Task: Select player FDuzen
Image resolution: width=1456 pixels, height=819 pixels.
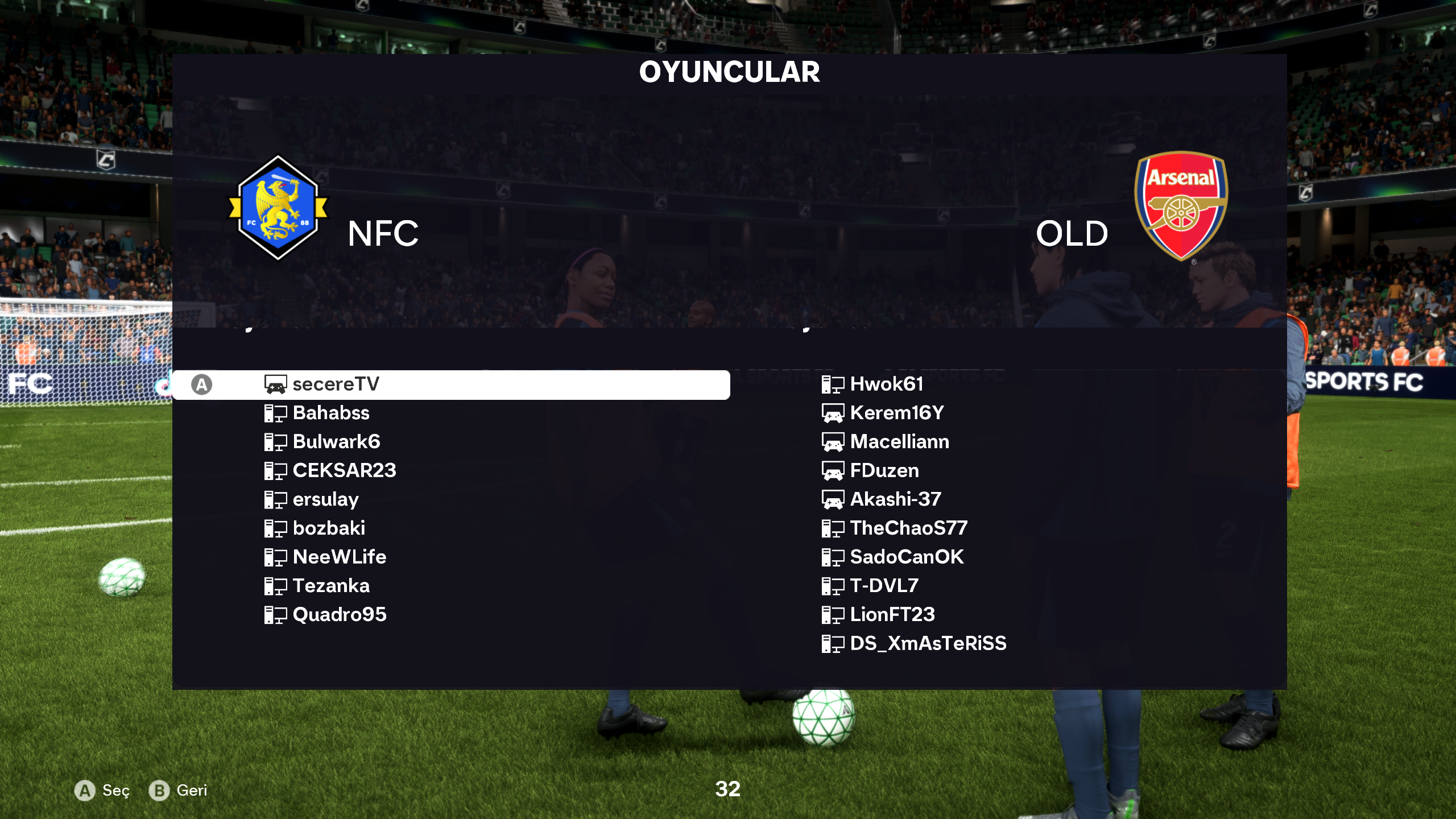Action: click(x=884, y=471)
